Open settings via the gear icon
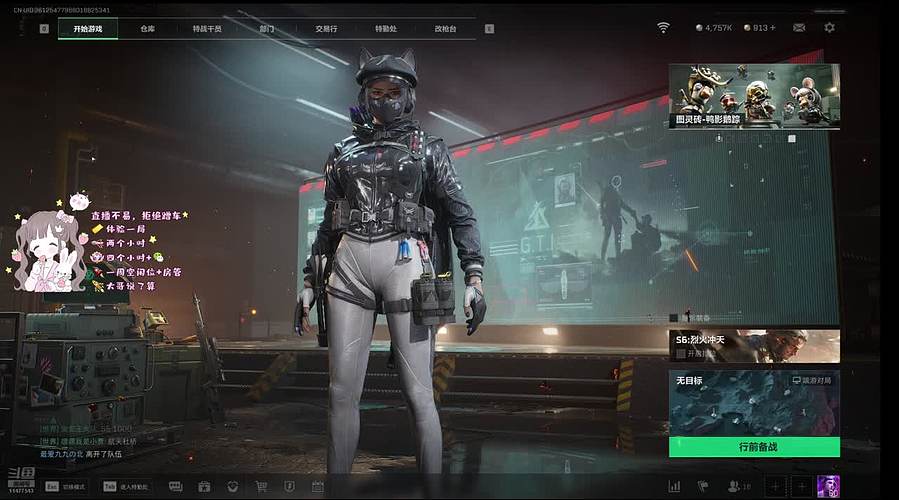 click(x=829, y=28)
